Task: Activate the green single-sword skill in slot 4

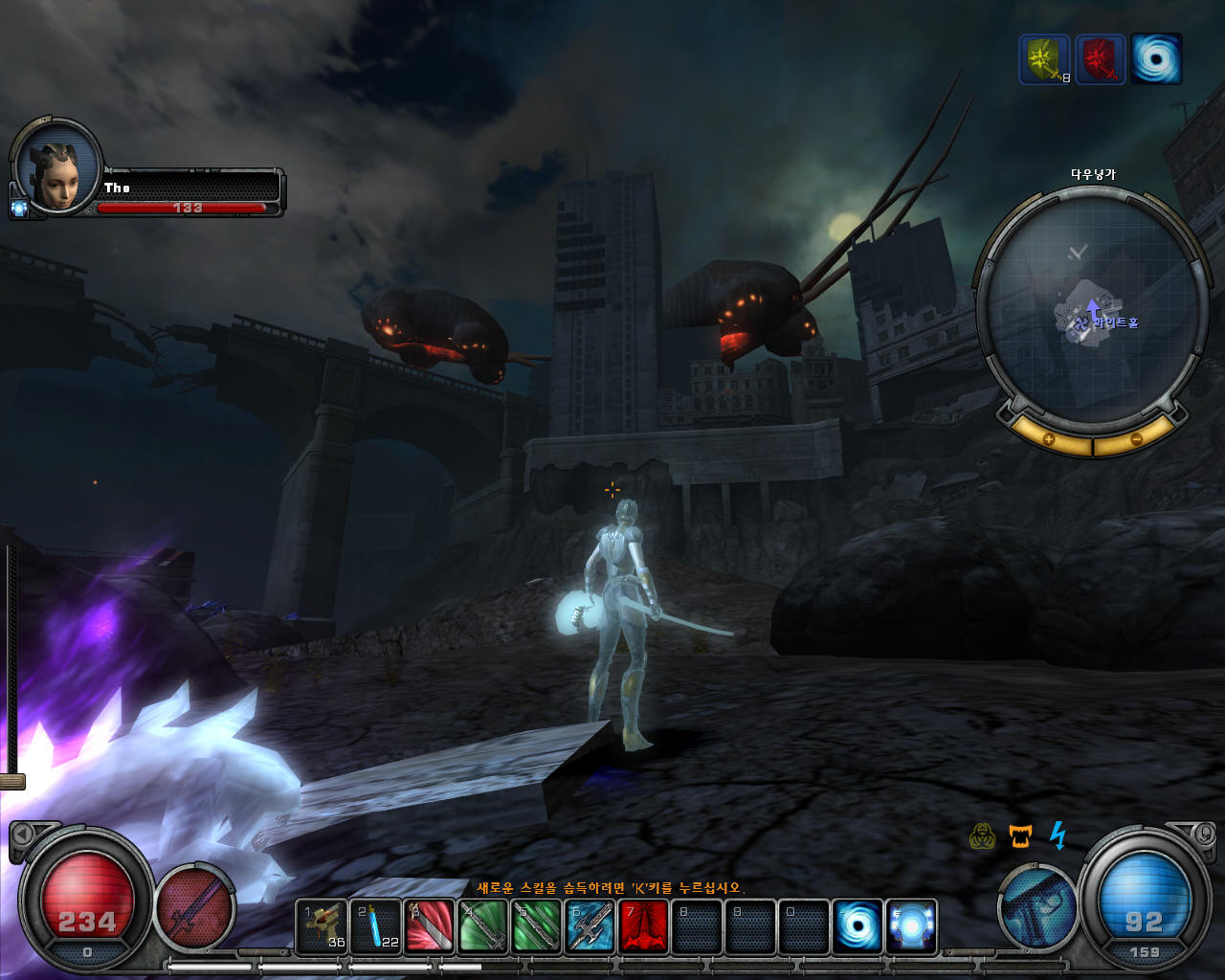Action: click(x=482, y=926)
